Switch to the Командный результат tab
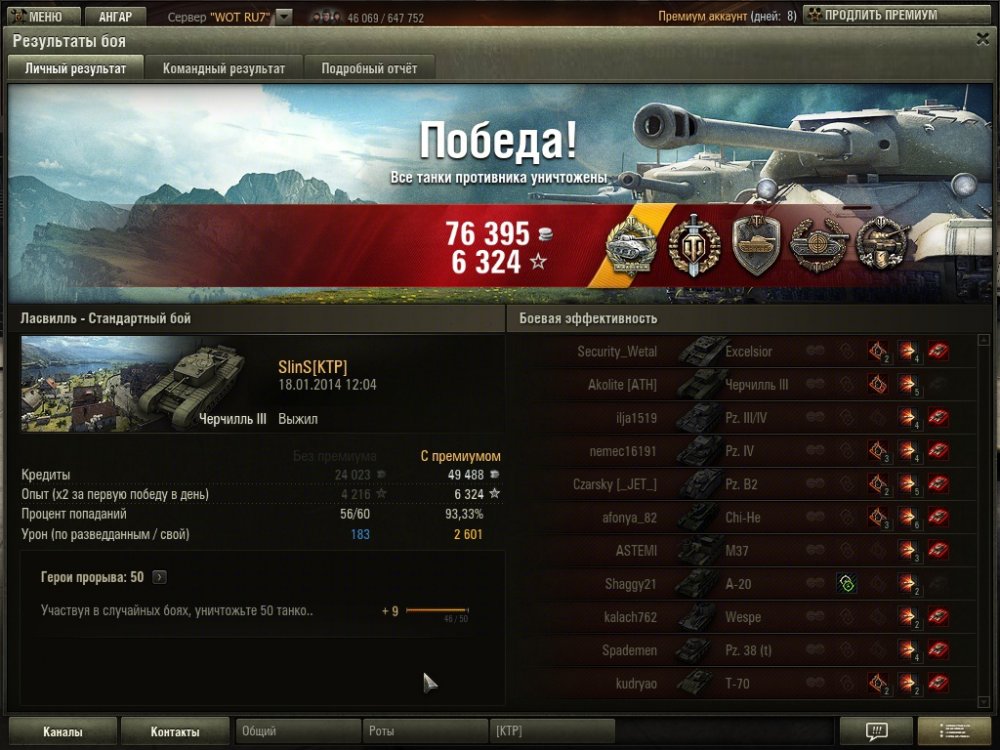 coord(224,68)
